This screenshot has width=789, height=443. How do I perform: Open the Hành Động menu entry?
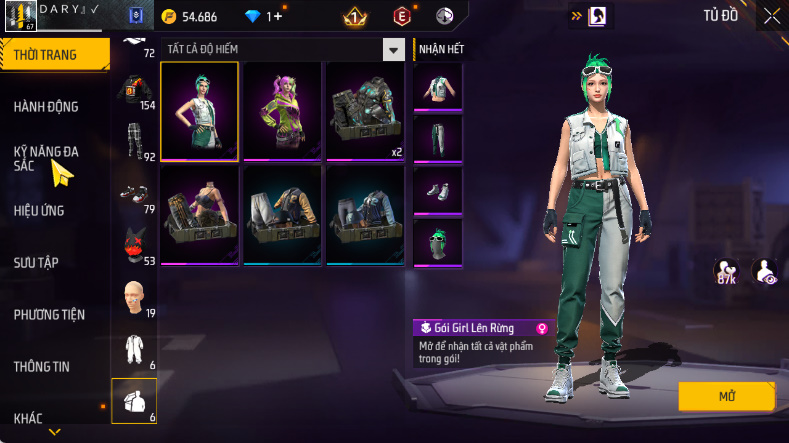(47, 107)
